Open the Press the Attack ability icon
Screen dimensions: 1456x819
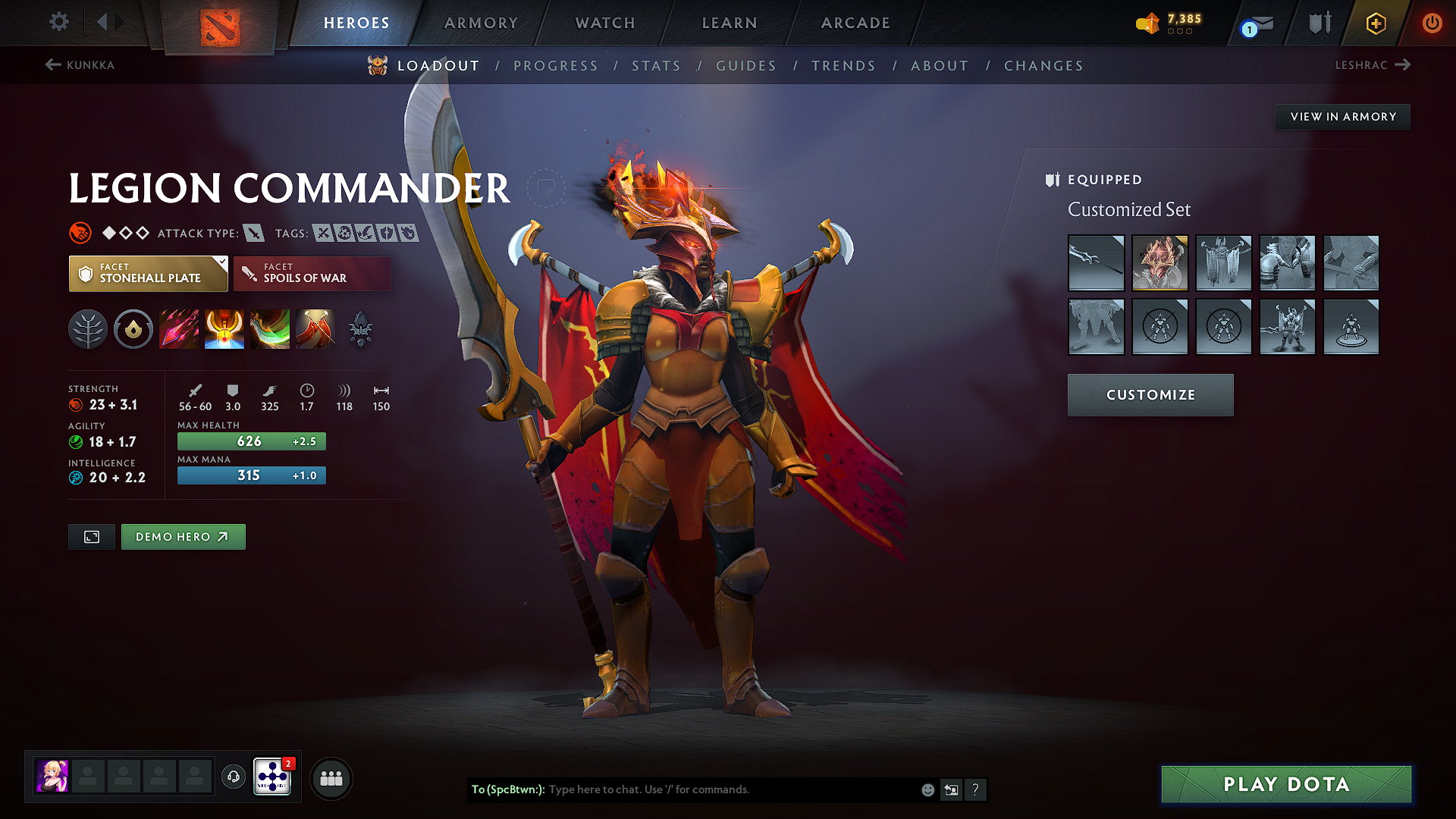pos(224,328)
